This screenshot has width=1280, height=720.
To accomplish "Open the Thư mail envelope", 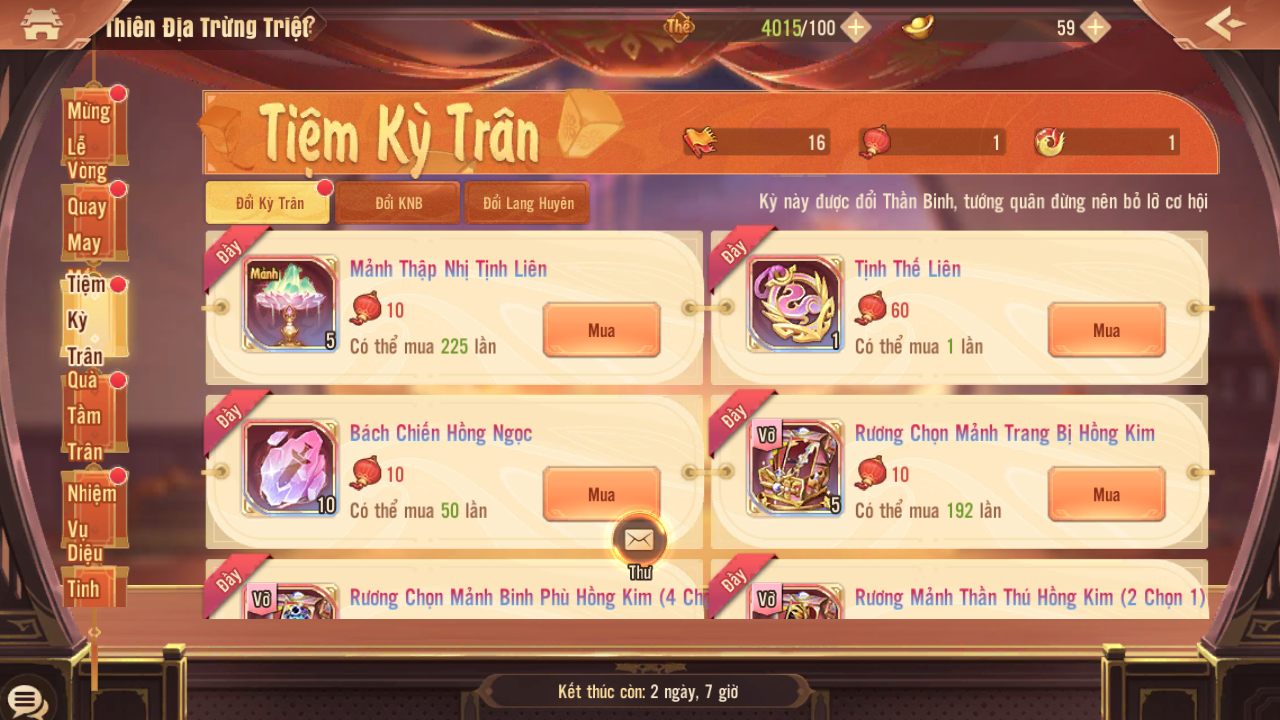I will 639,541.
